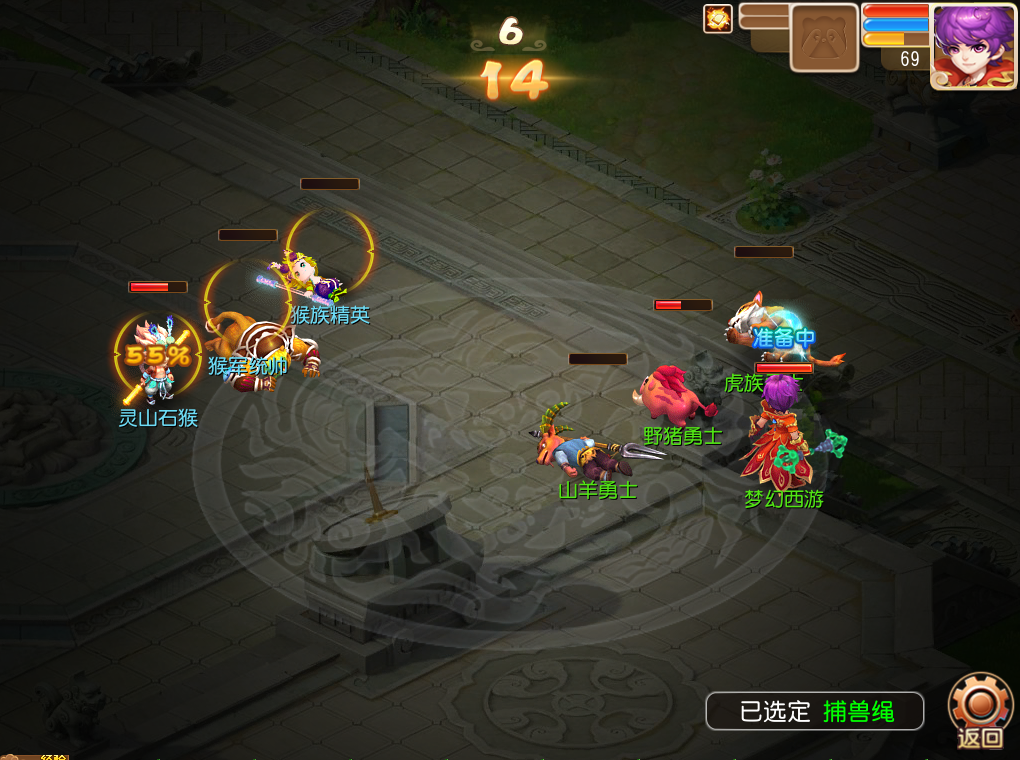
Task: Open the purple-haired hero portrait
Action: pyautogui.click(x=973, y=46)
